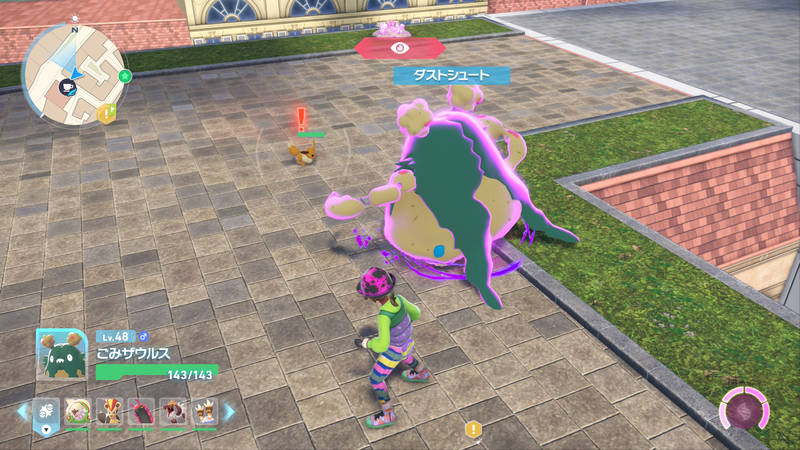Screen dimensions: 800x450
Task: Select the active Garbodor party portrait
Action: tap(61, 355)
